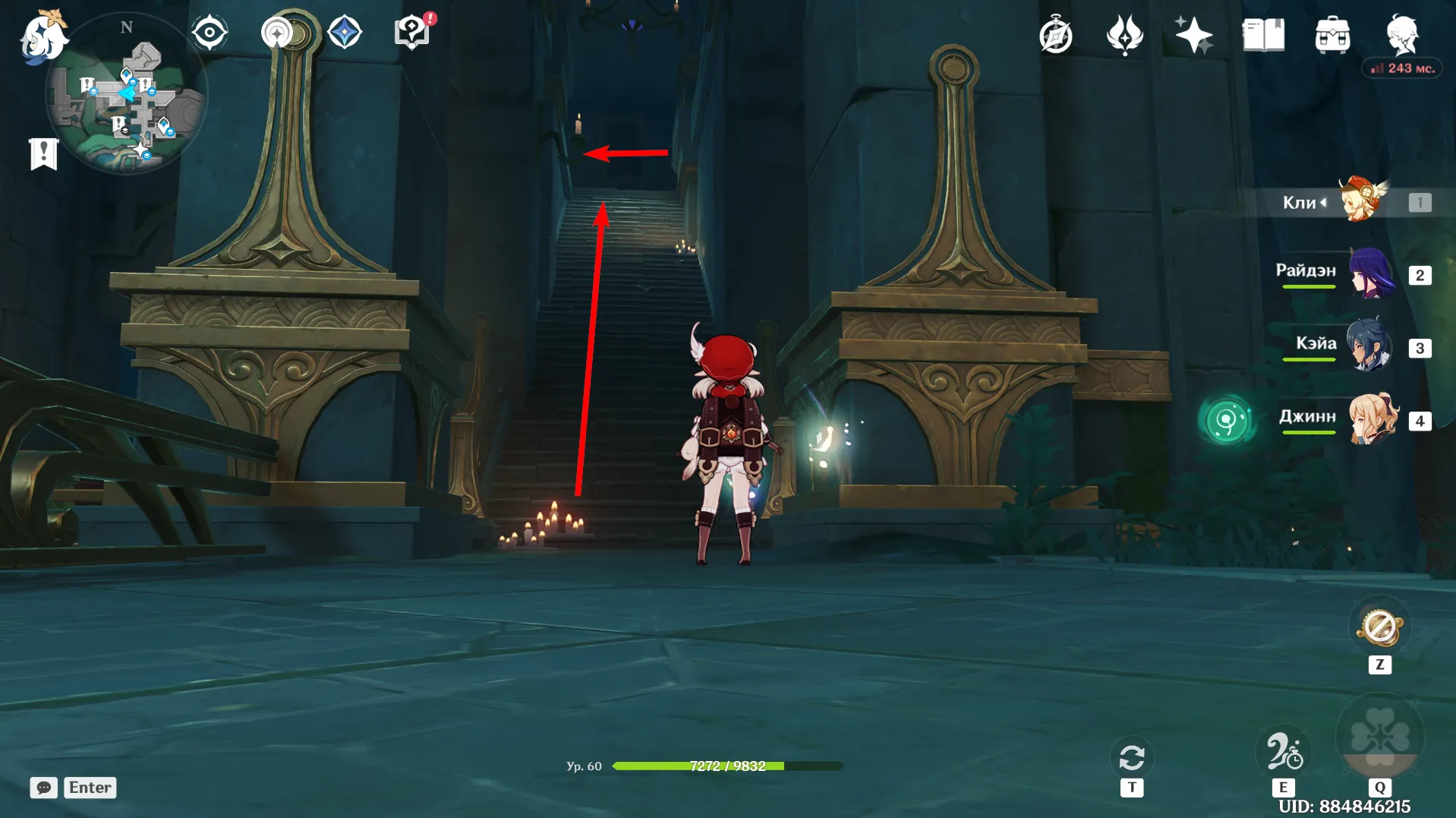Switch to party member Джинн

point(1372,419)
